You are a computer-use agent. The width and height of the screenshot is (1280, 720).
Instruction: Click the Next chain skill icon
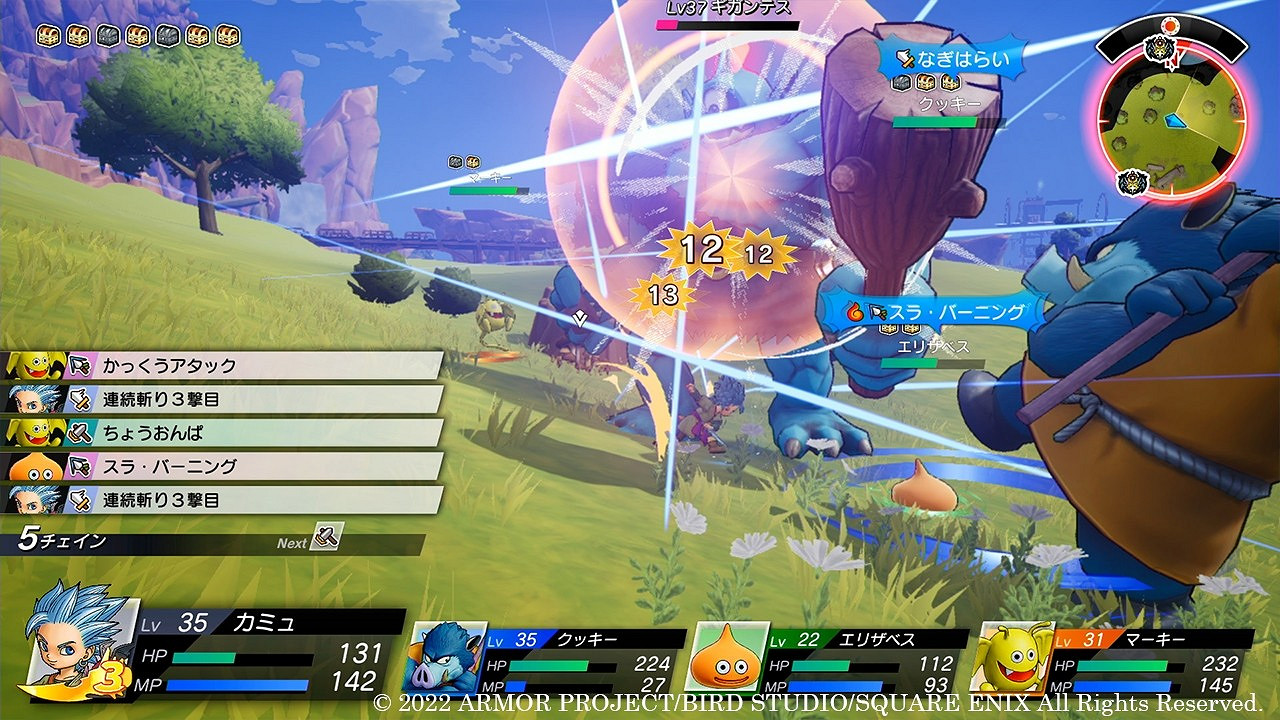click(x=327, y=539)
